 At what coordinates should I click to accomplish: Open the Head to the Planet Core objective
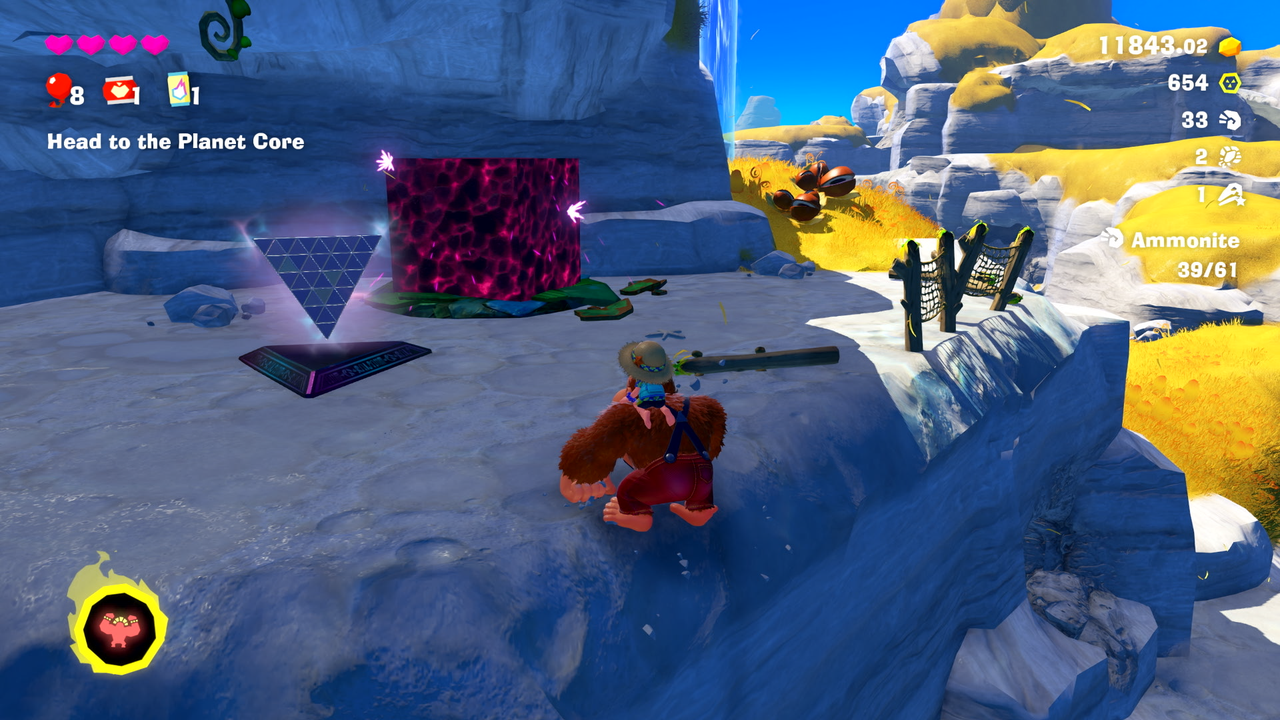175,142
